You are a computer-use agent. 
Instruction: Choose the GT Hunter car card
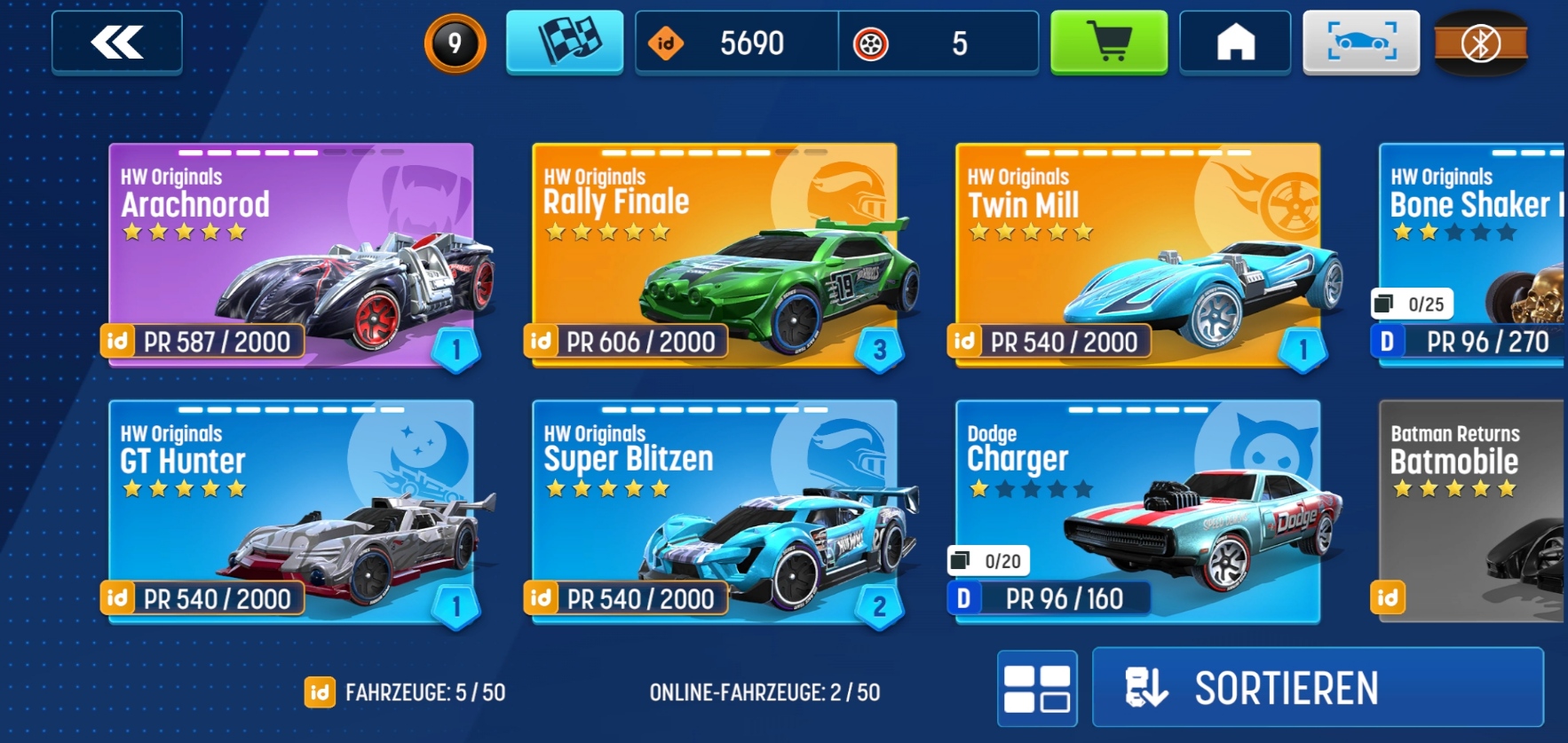point(291,511)
